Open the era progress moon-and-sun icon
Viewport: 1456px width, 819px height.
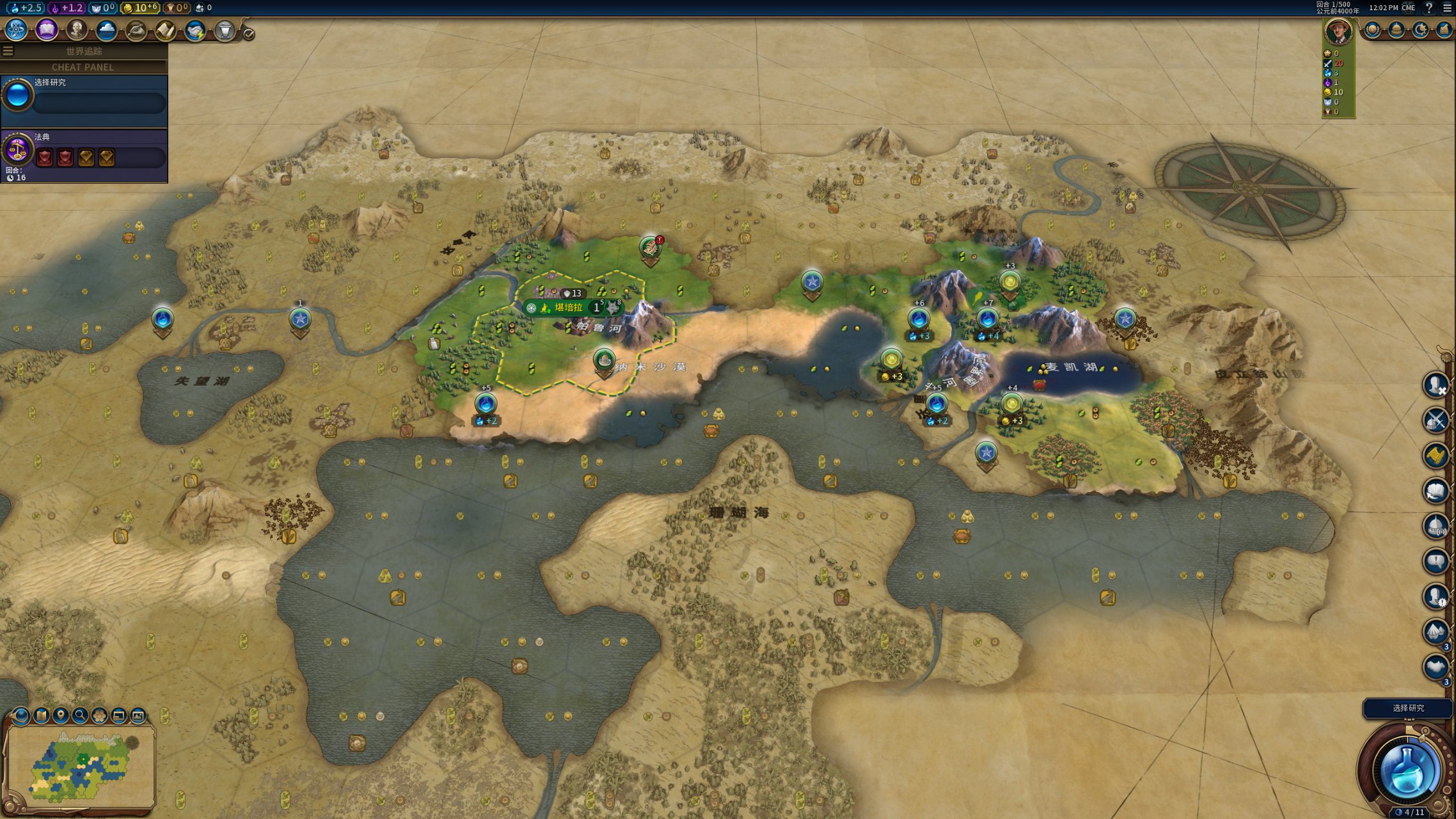coord(1420,30)
